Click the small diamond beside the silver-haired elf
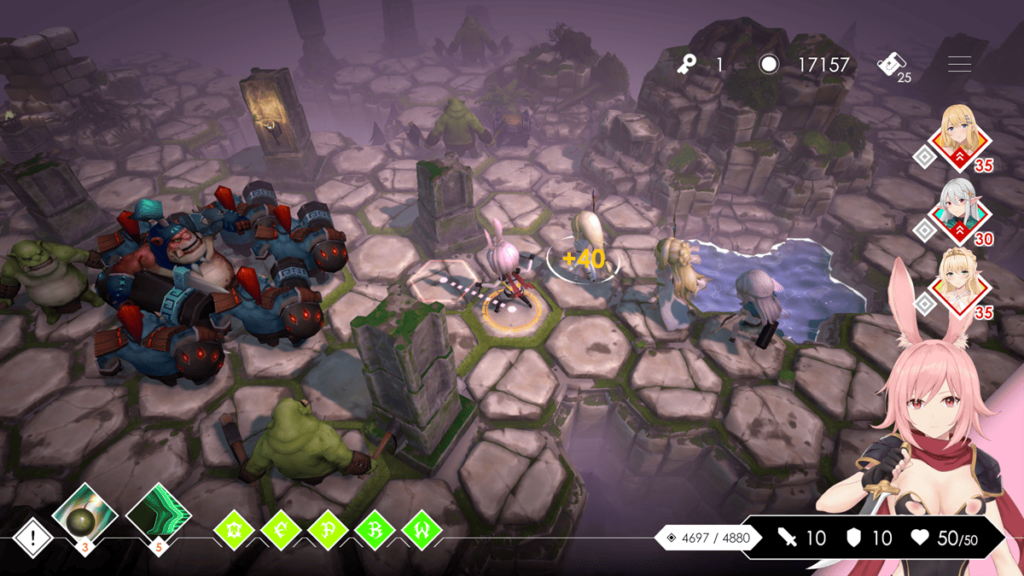Image resolution: width=1024 pixels, height=576 pixels. pyautogui.click(x=926, y=230)
